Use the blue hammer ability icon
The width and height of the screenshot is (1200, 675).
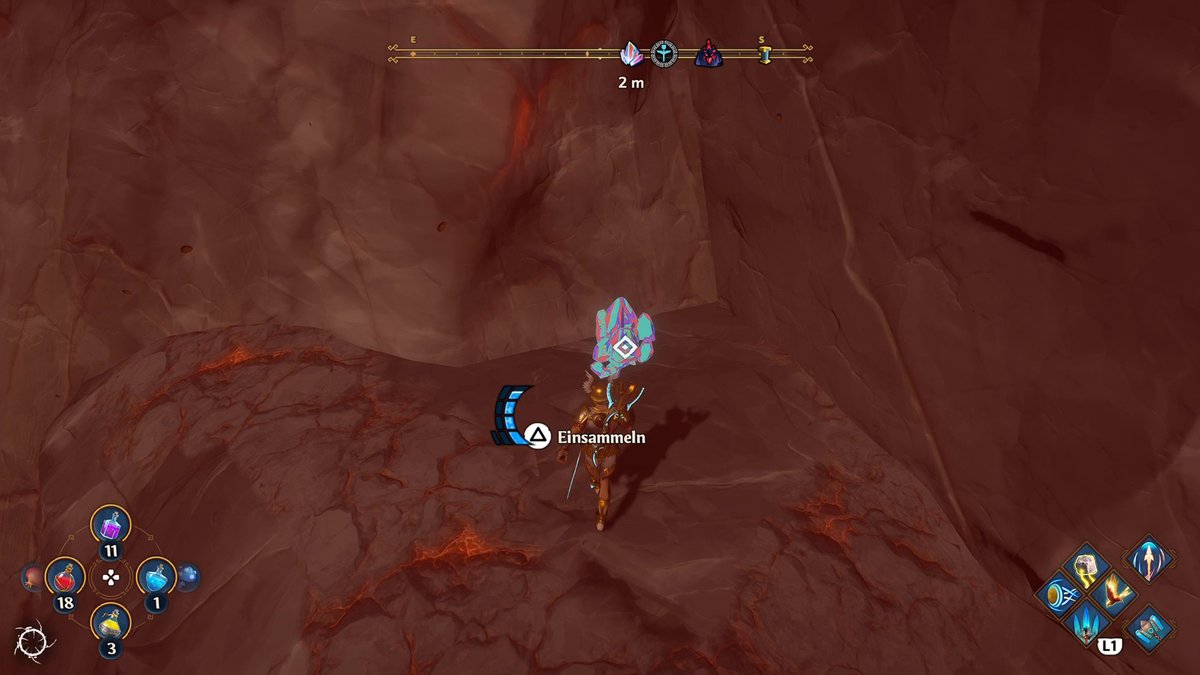tap(1148, 626)
